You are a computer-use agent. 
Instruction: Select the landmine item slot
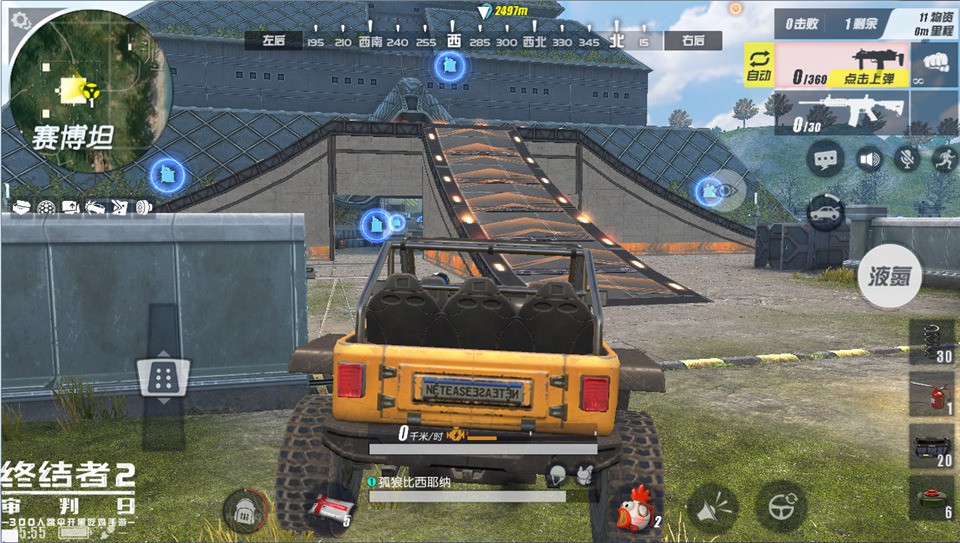pos(929,497)
